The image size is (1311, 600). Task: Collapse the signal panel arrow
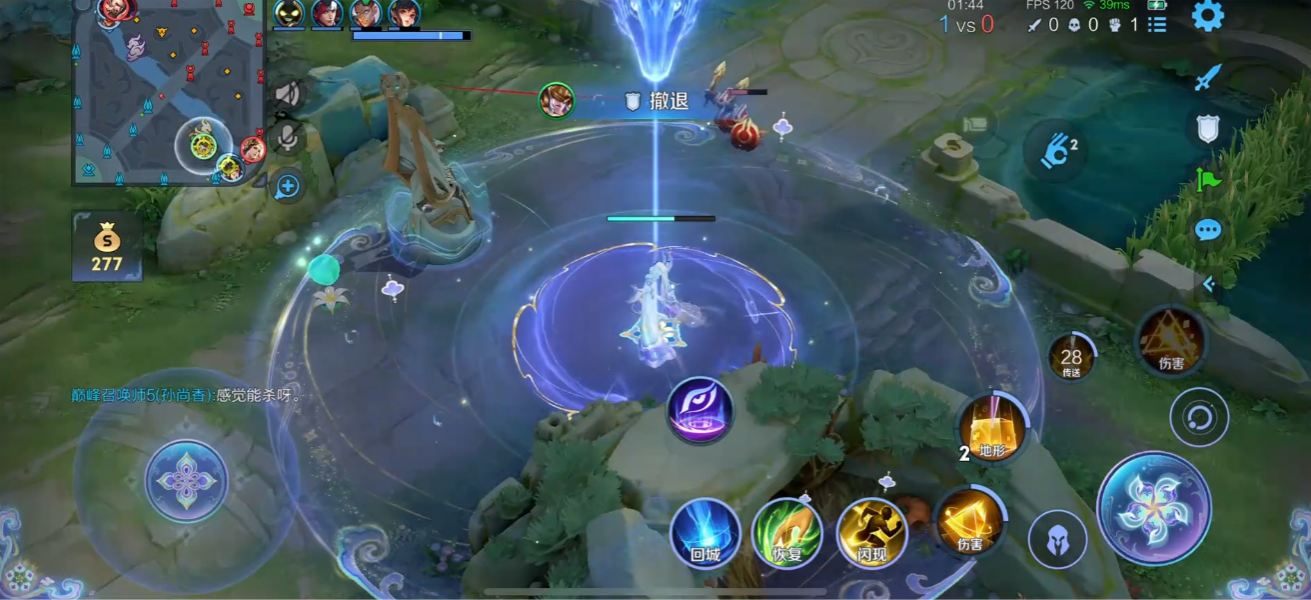pos(1208,284)
